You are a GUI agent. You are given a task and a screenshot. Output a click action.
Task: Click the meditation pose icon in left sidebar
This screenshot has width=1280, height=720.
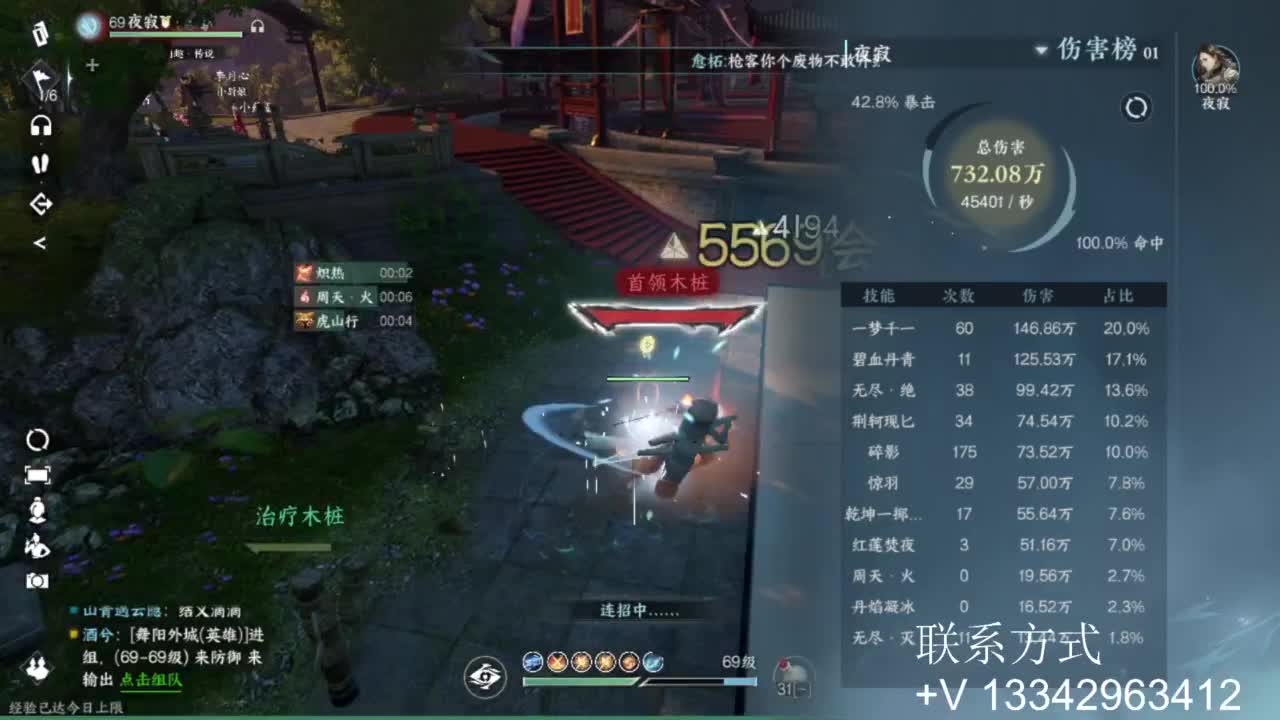(37, 511)
